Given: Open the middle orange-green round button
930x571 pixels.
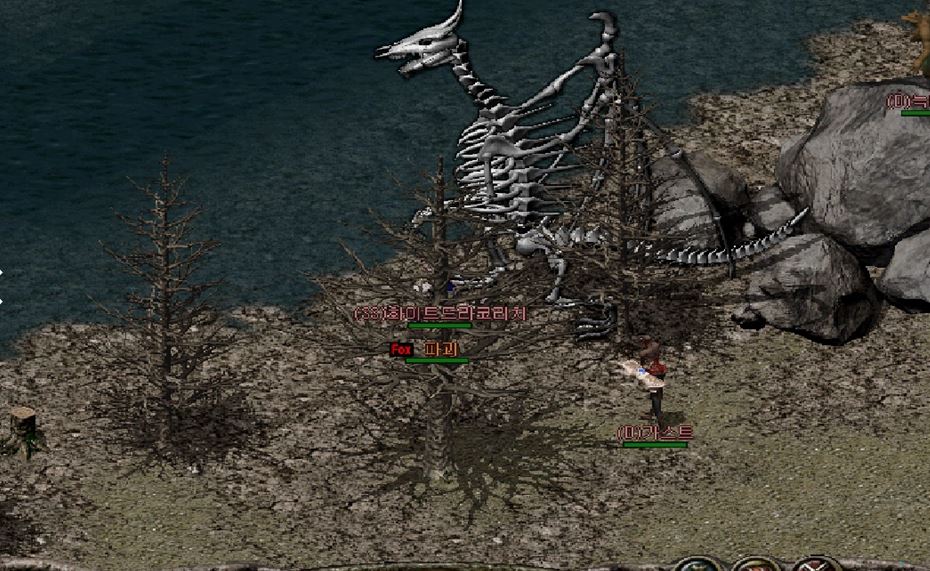Looking at the screenshot, I should click(757, 565).
